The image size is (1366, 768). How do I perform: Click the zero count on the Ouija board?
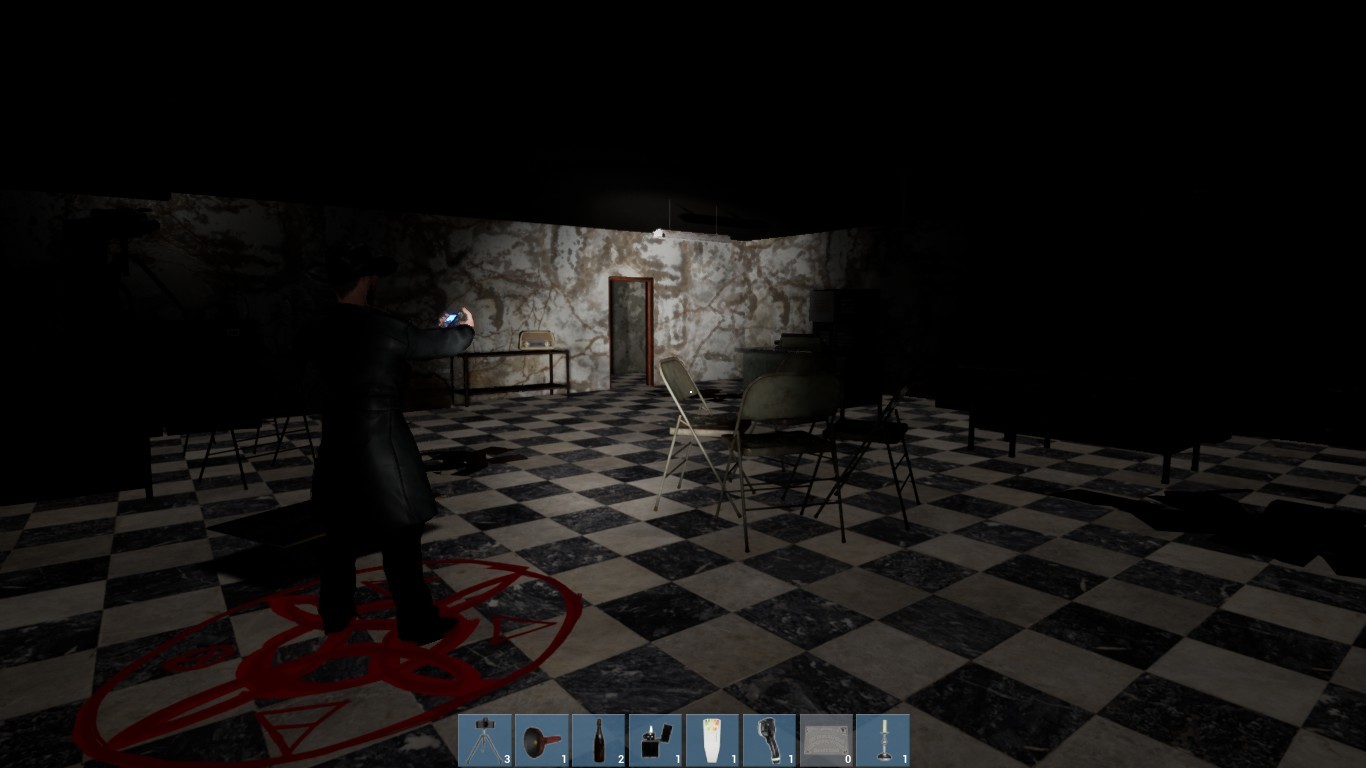pos(847,757)
